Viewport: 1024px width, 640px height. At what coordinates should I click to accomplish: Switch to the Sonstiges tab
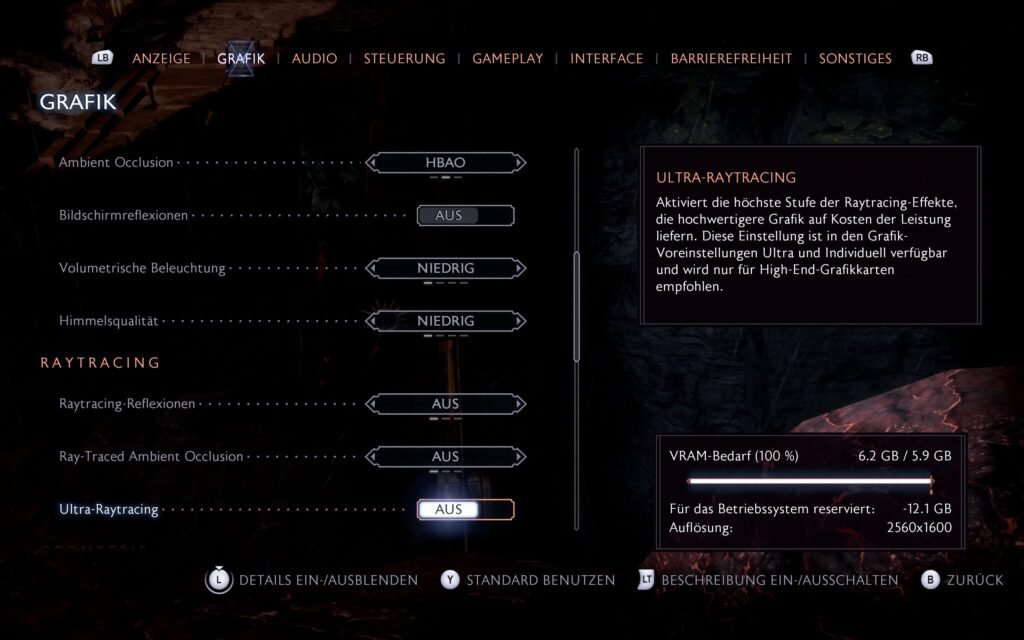pos(855,58)
